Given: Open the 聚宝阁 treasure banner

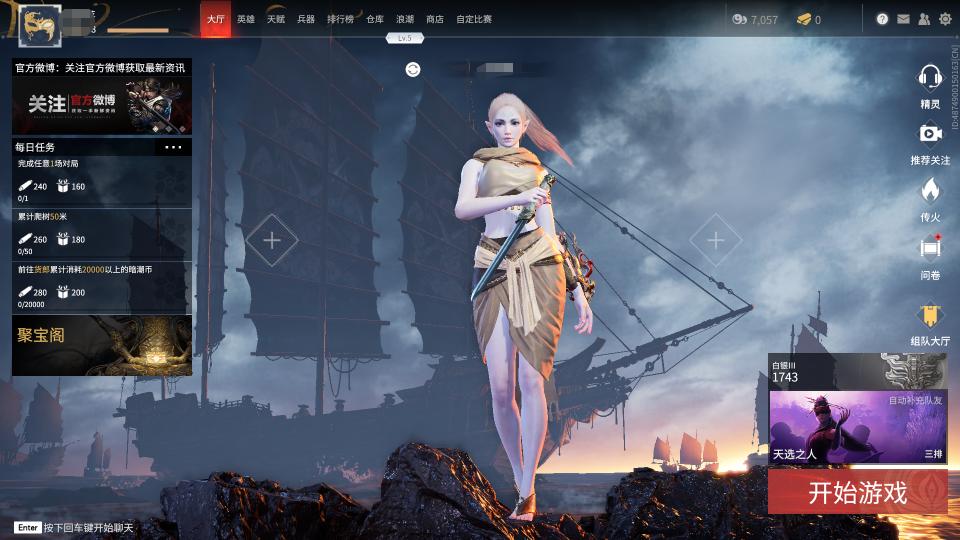Looking at the screenshot, I should coord(102,345).
